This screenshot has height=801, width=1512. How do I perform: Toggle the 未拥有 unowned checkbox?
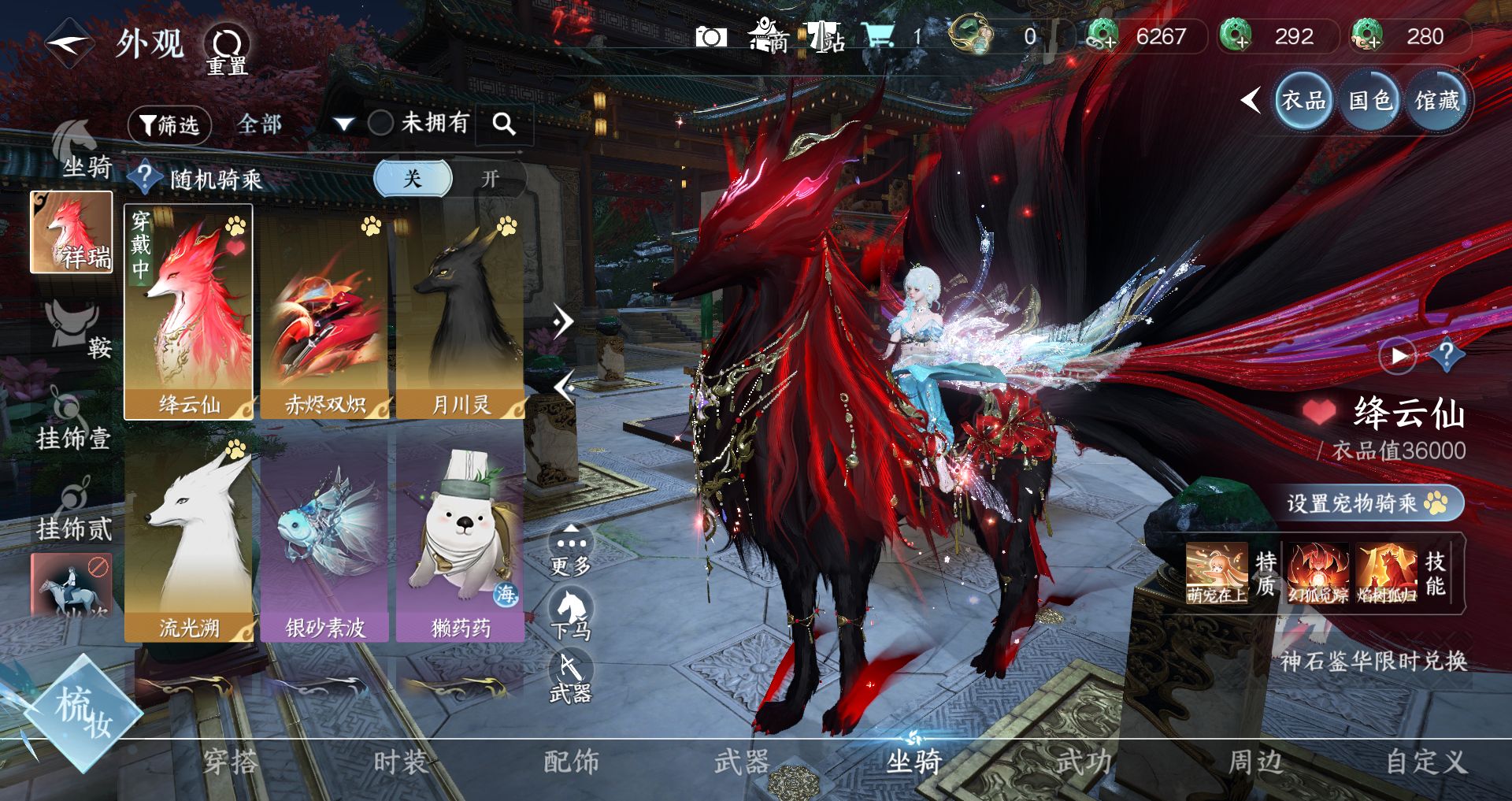(x=381, y=123)
